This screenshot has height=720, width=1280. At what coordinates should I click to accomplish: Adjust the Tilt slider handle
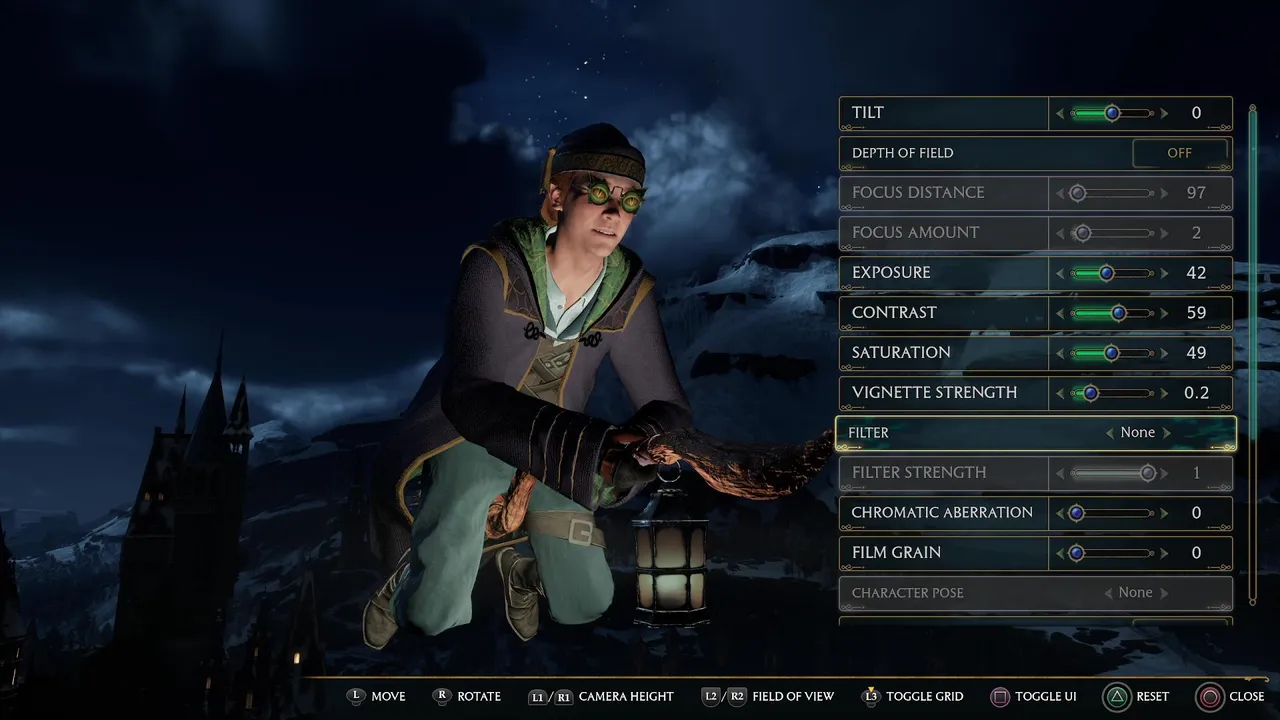1112,113
